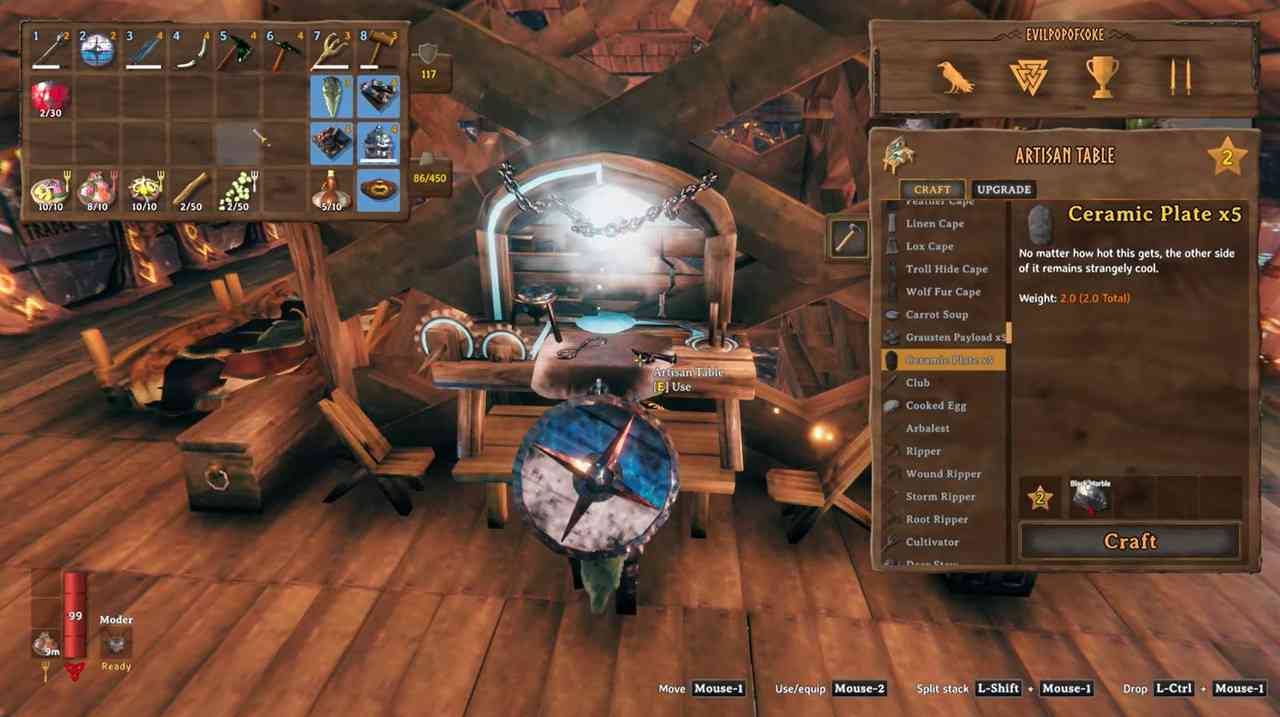
Task: Click the equipped helmet inventory slot
Action: click(x=378, y=142)
